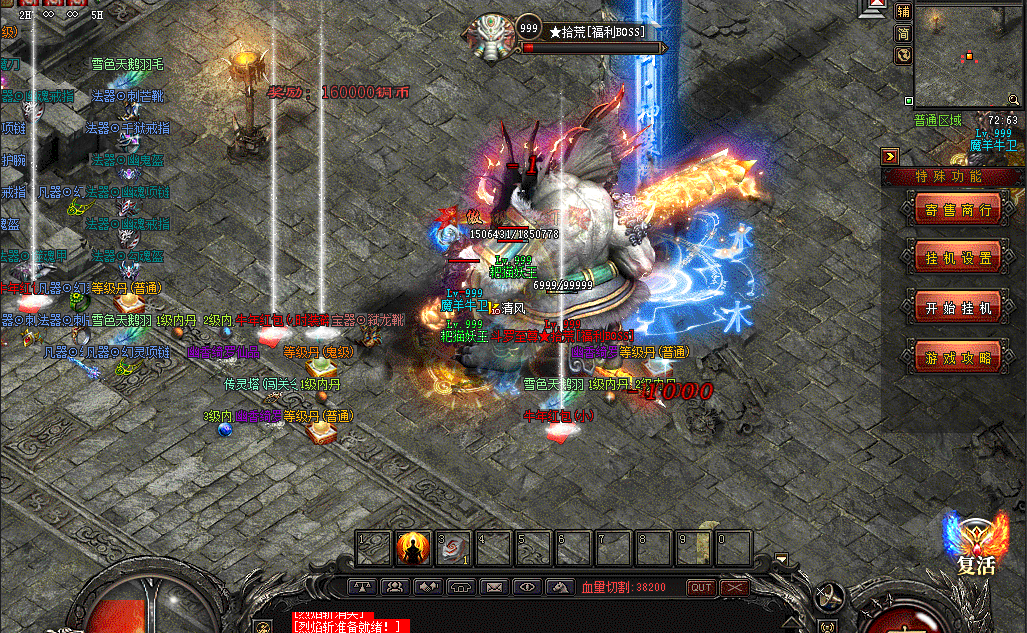Click the QUT button
This screenshot has height=633, width=1027.
click(701, 588)
